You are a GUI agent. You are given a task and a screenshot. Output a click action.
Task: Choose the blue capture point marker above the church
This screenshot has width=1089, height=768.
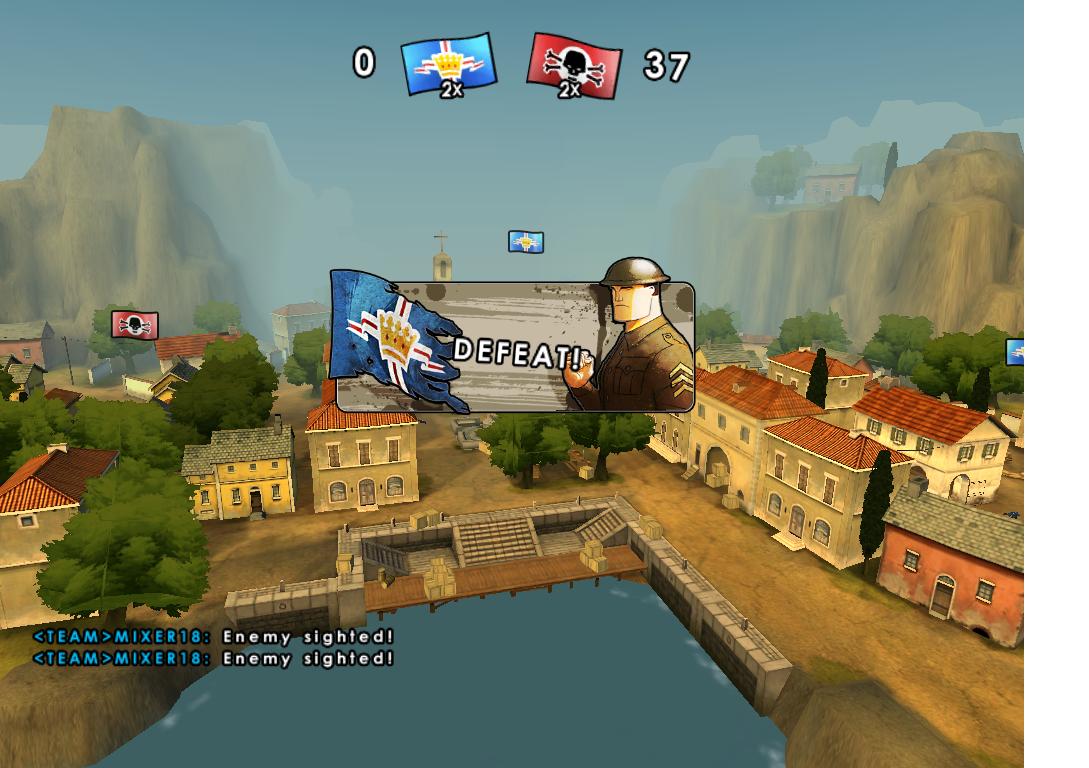tap(525, 242)
